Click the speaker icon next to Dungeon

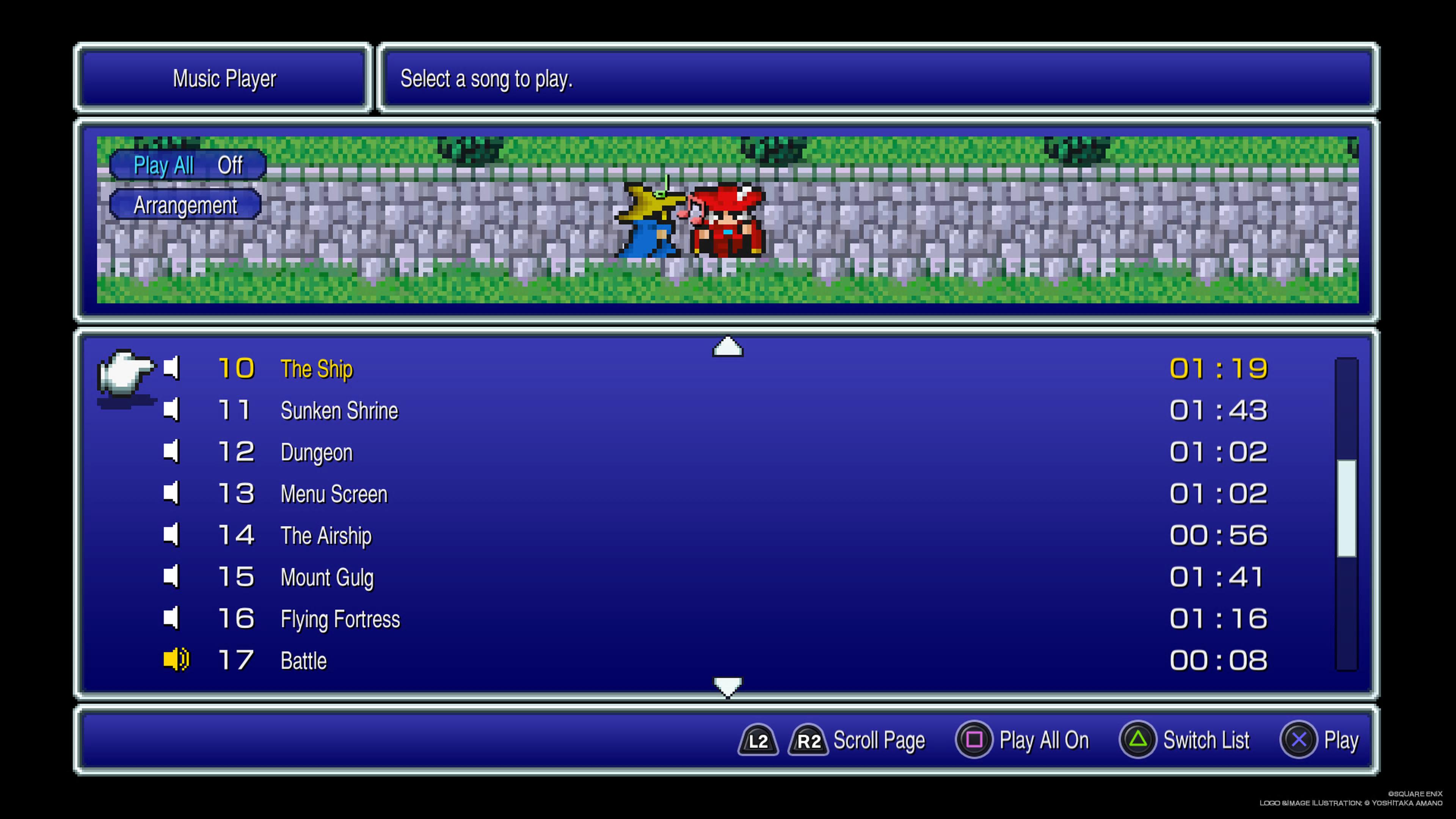point(171,452)
